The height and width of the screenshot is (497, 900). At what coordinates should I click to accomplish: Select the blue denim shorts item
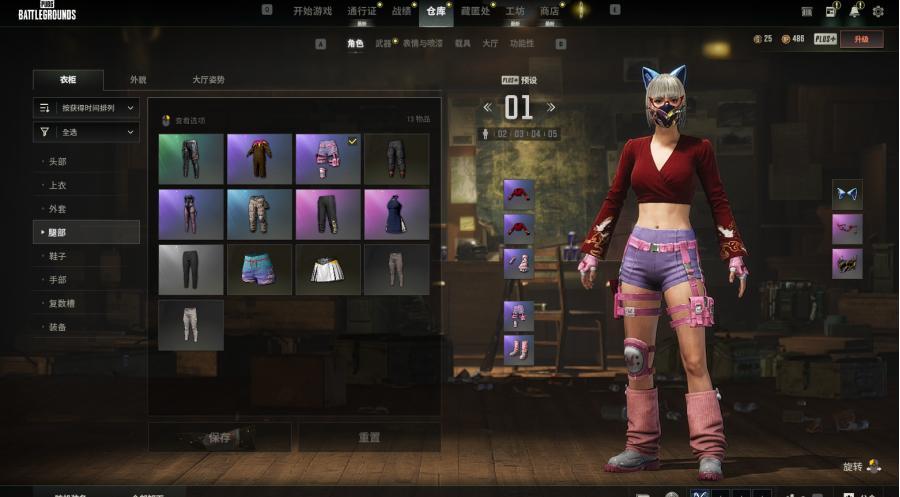259,270
